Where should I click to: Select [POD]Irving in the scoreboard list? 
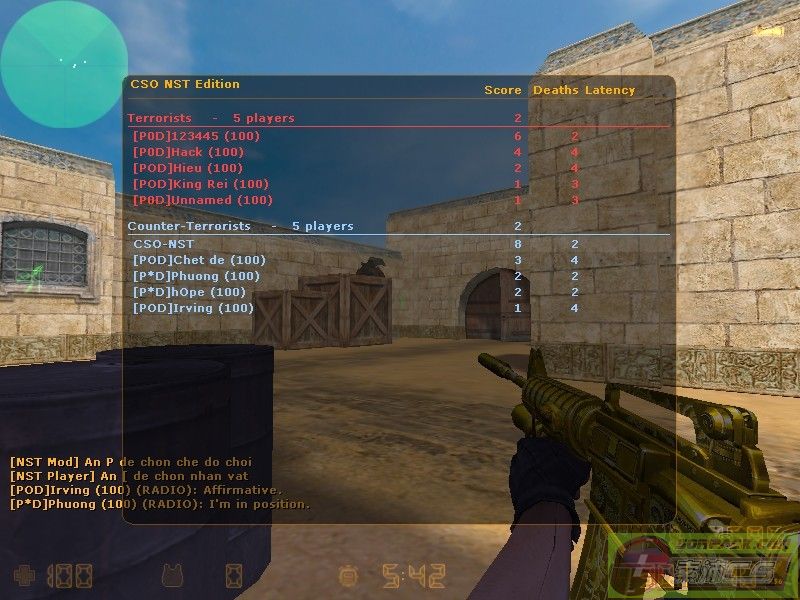pyautogui.click(x=193, y=308)
